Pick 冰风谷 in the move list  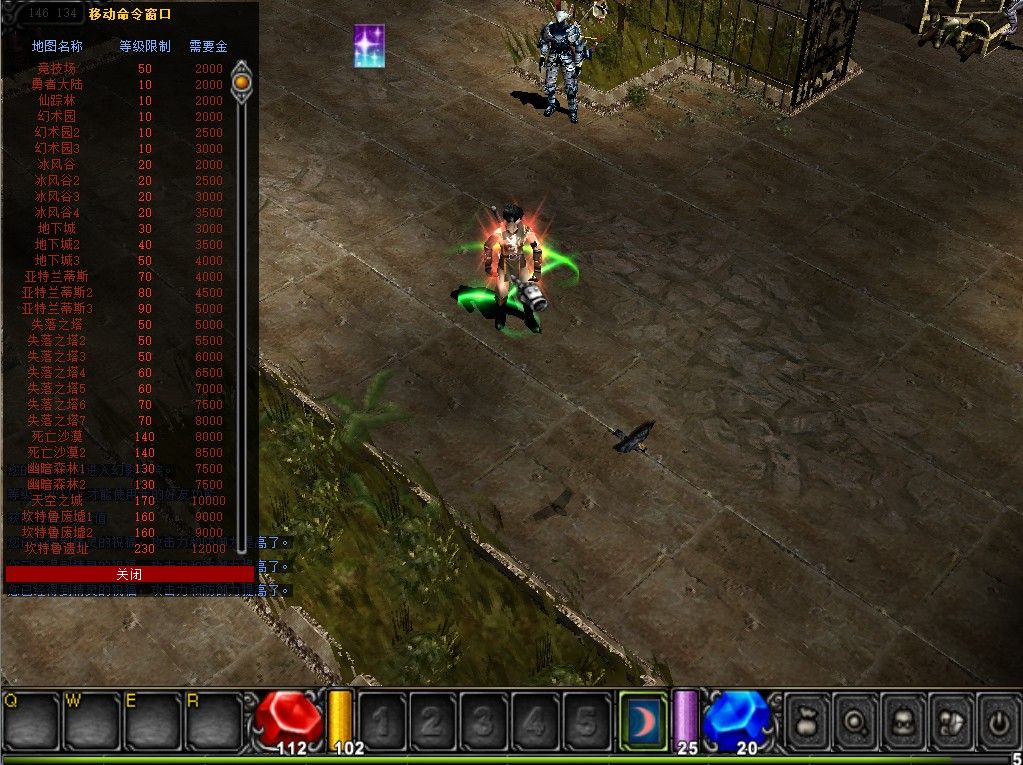point(57,165)
